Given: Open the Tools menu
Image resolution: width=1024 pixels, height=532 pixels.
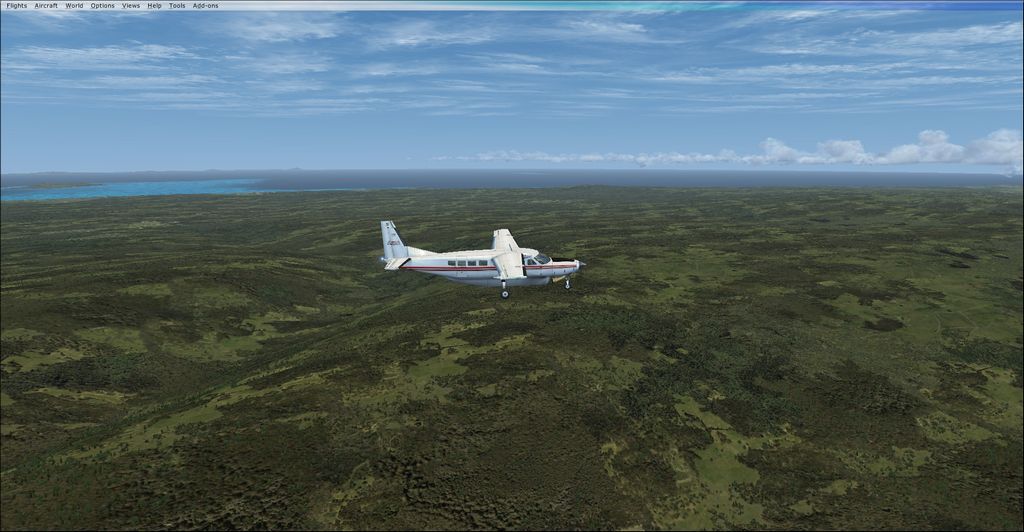Looking at the screenshot, I should click(x=177, y=6).
